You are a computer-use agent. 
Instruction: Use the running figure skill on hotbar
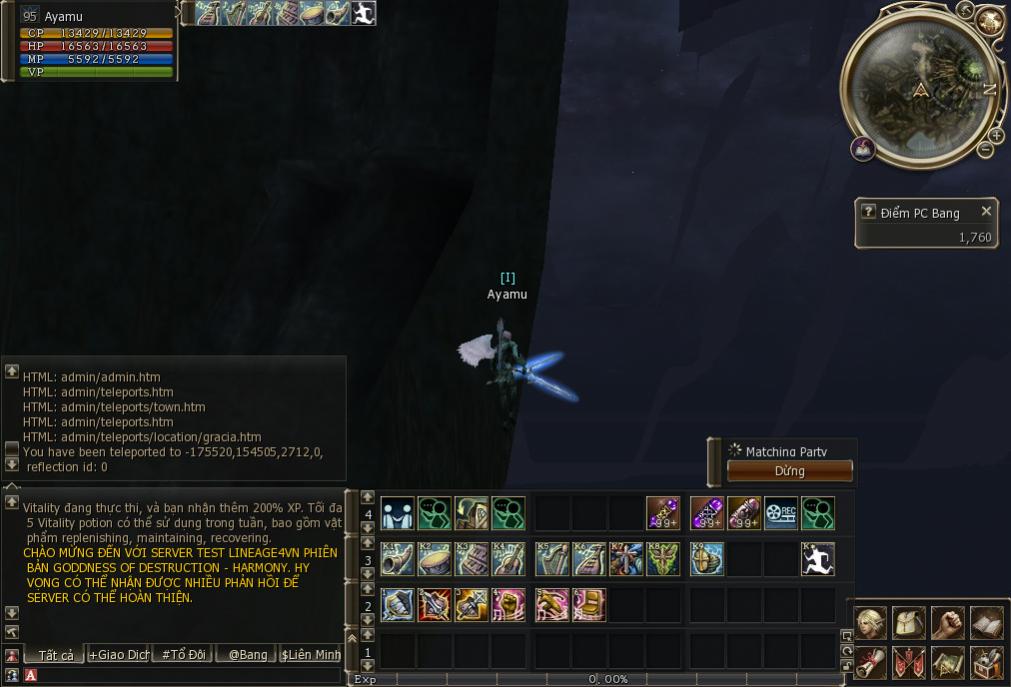[818, 559]
